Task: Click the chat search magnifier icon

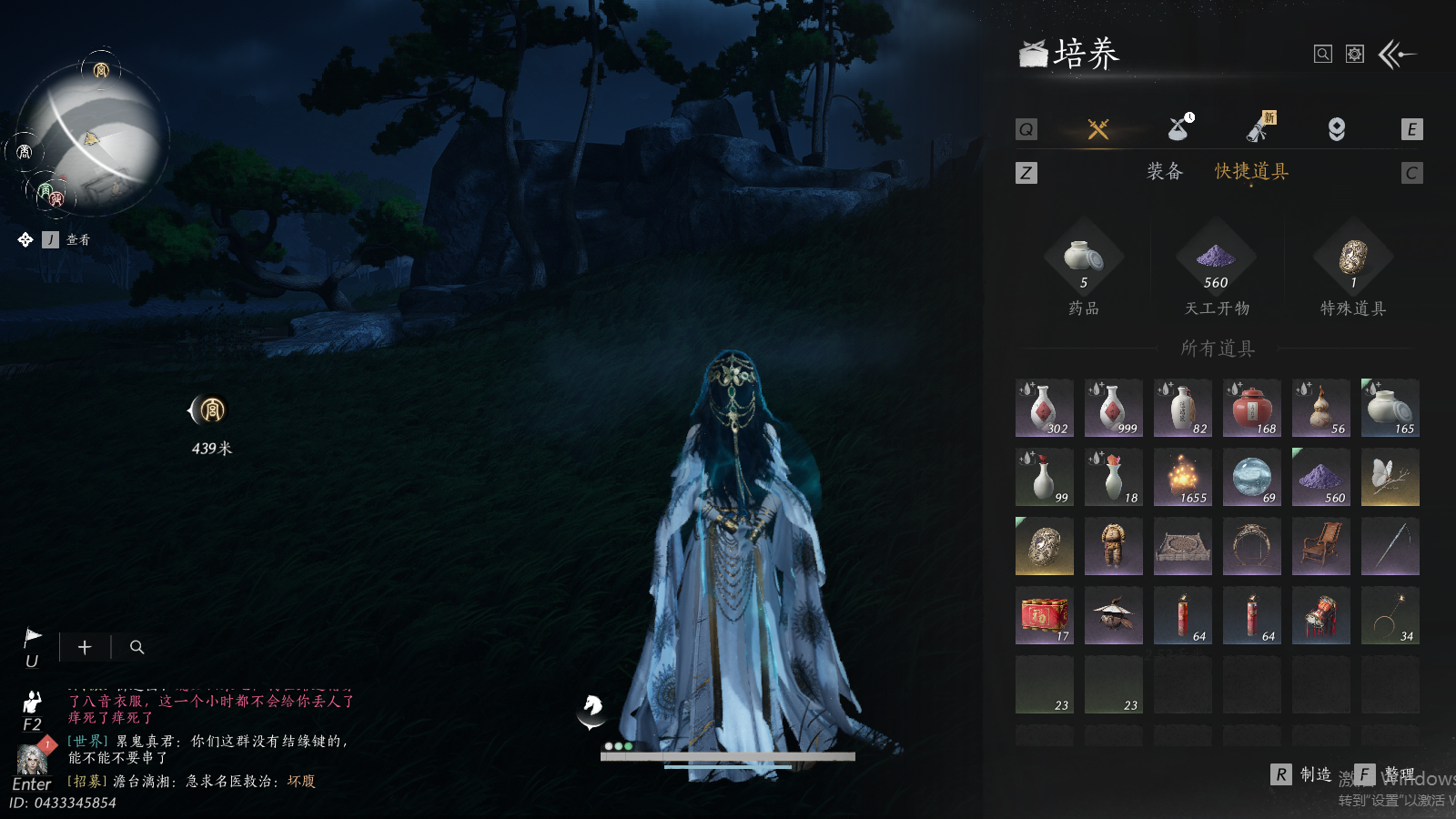Action: [x=137, y=647]
